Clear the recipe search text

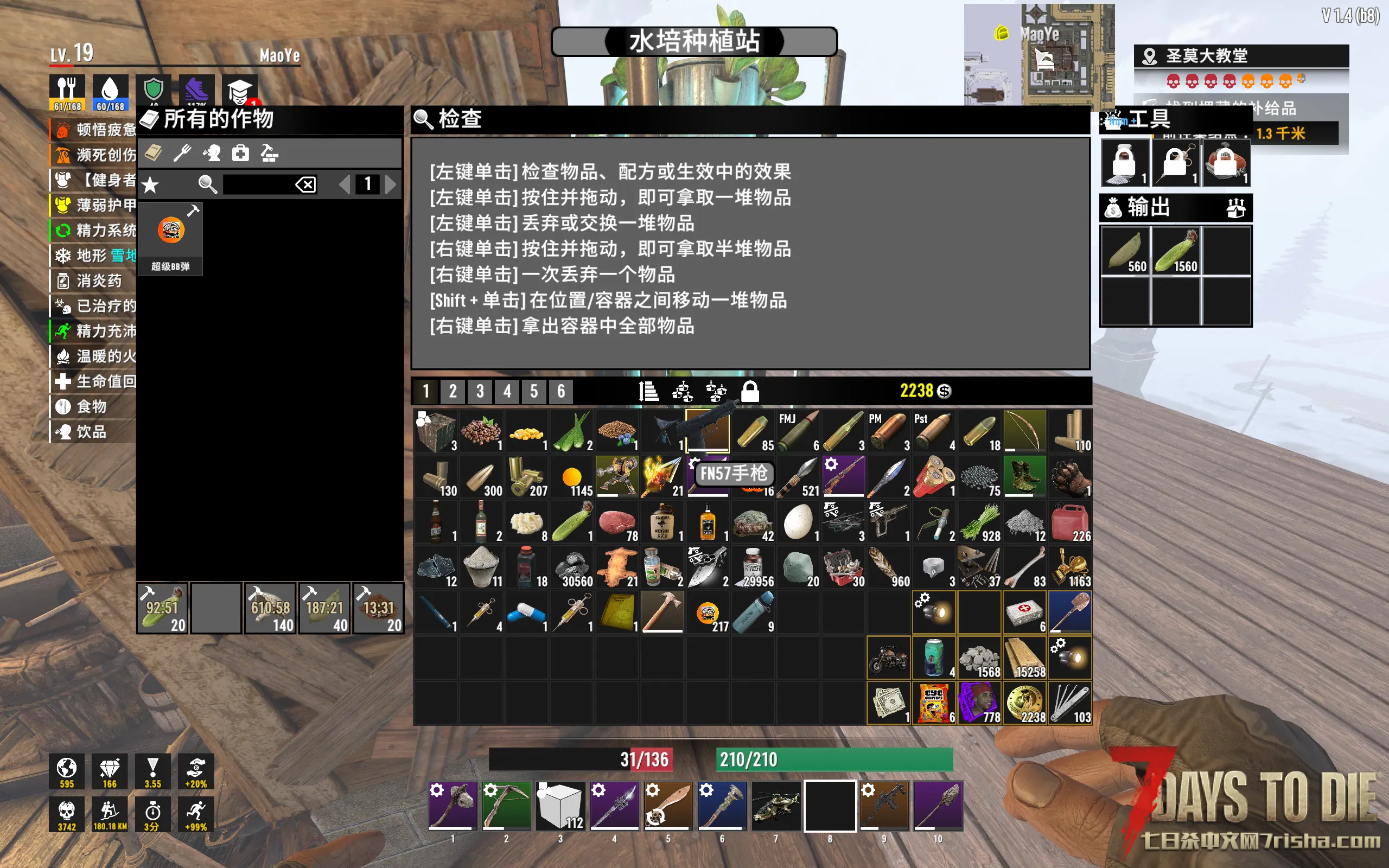(x=305, y=184)
